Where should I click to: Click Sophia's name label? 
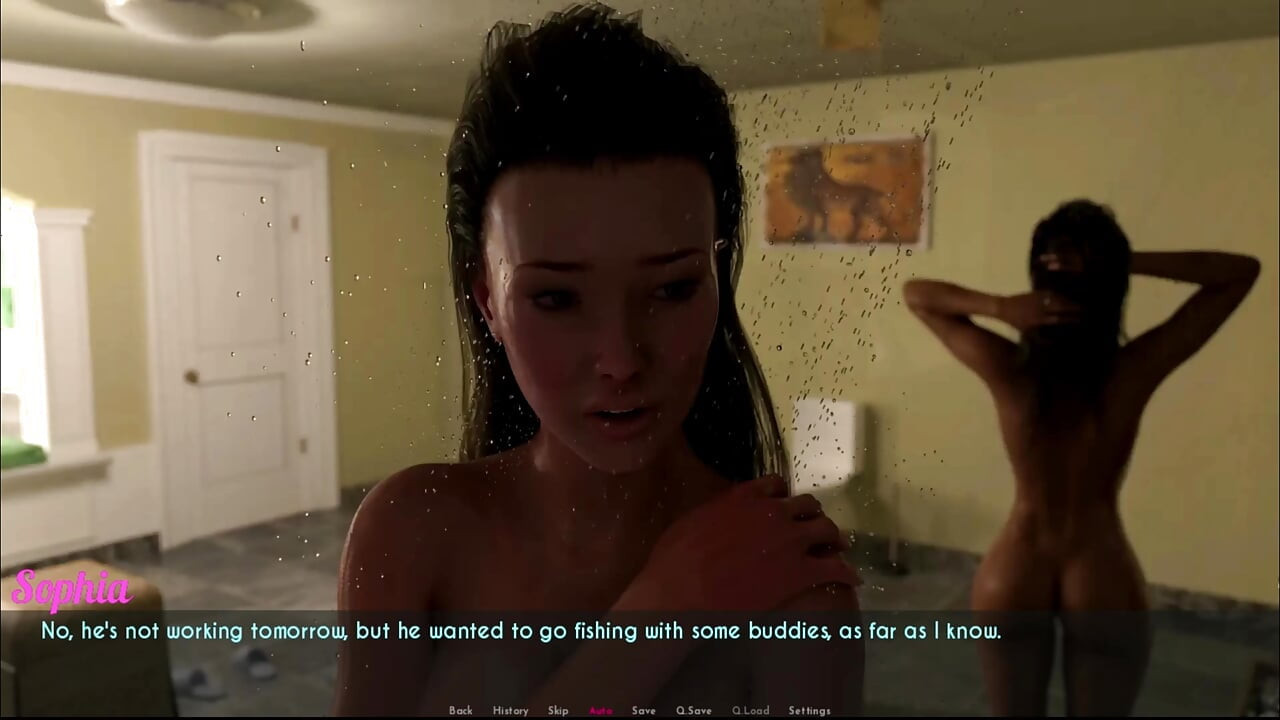[71, 590]
